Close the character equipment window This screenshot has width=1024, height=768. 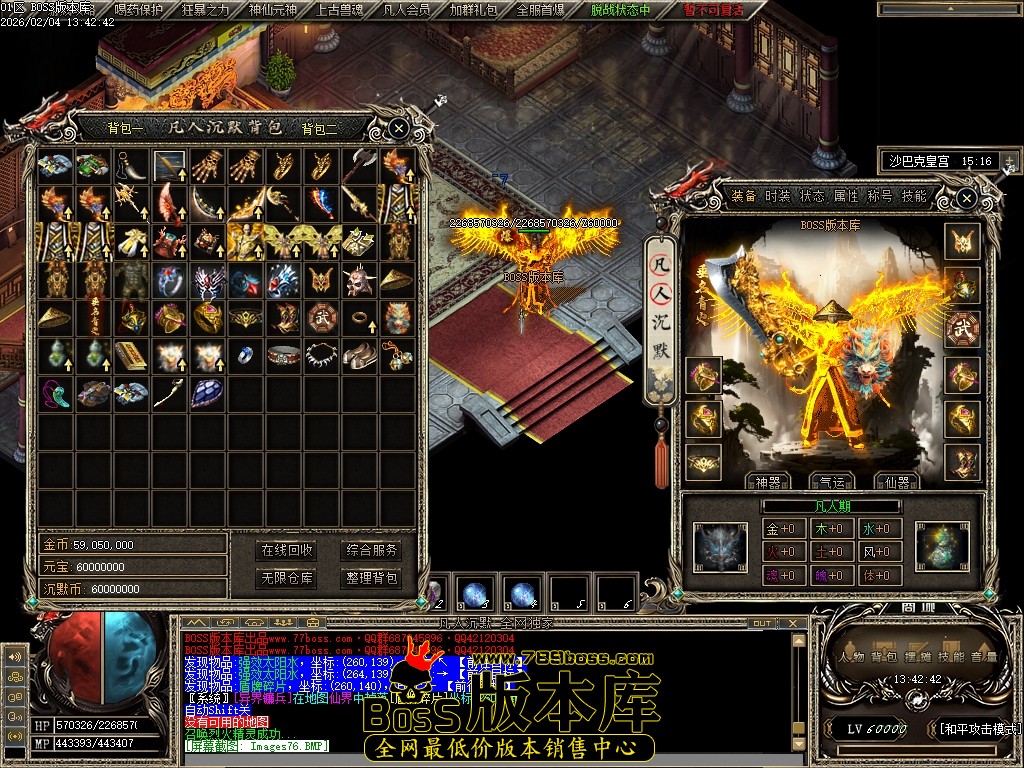[966, 198]
